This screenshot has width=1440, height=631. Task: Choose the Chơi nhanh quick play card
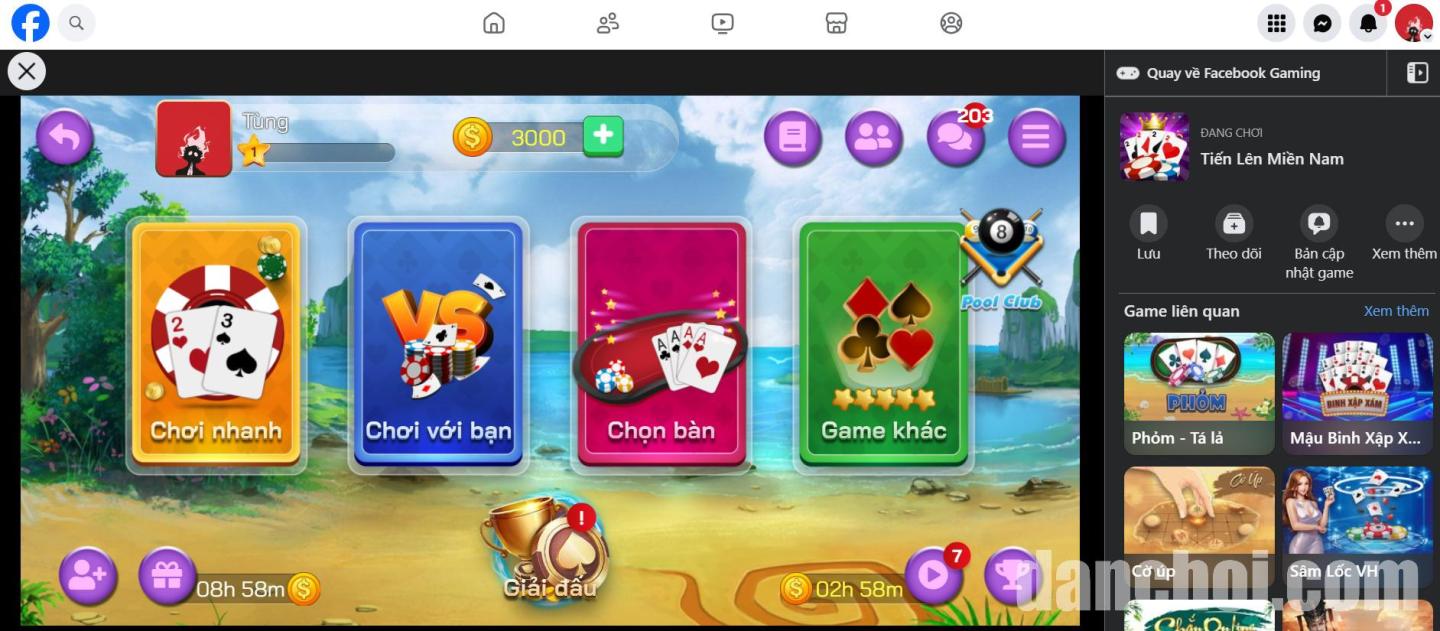tap(216, 343)
